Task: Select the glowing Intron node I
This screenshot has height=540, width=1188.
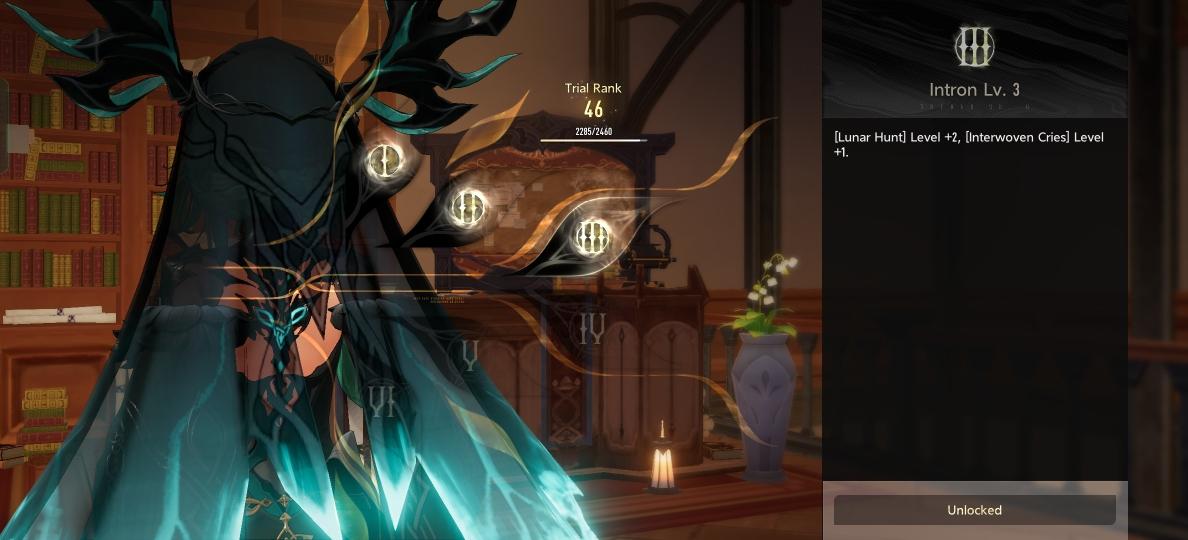Action: pos(384,160)
